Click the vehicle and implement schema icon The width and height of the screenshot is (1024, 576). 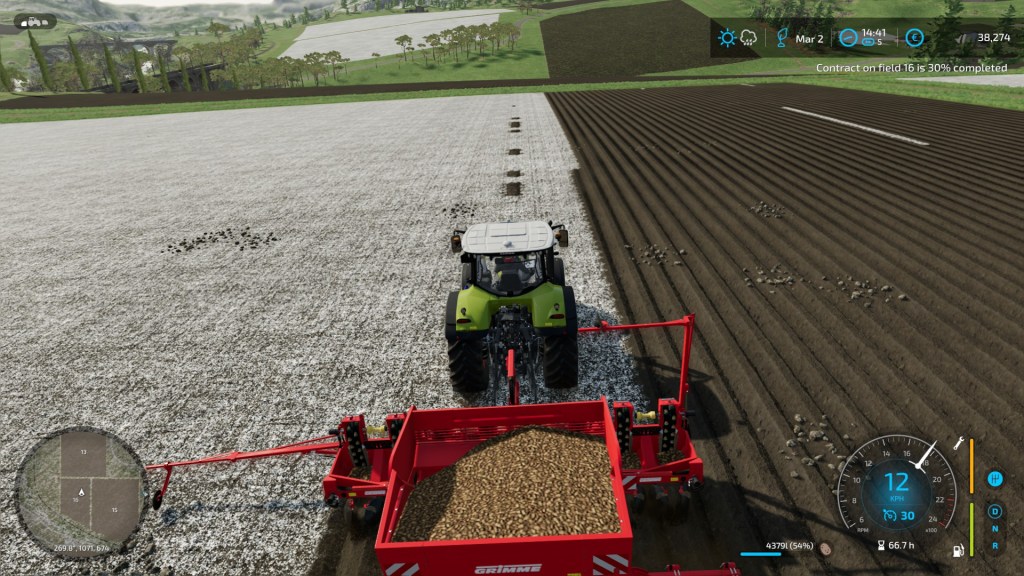(x=34, y=21)
